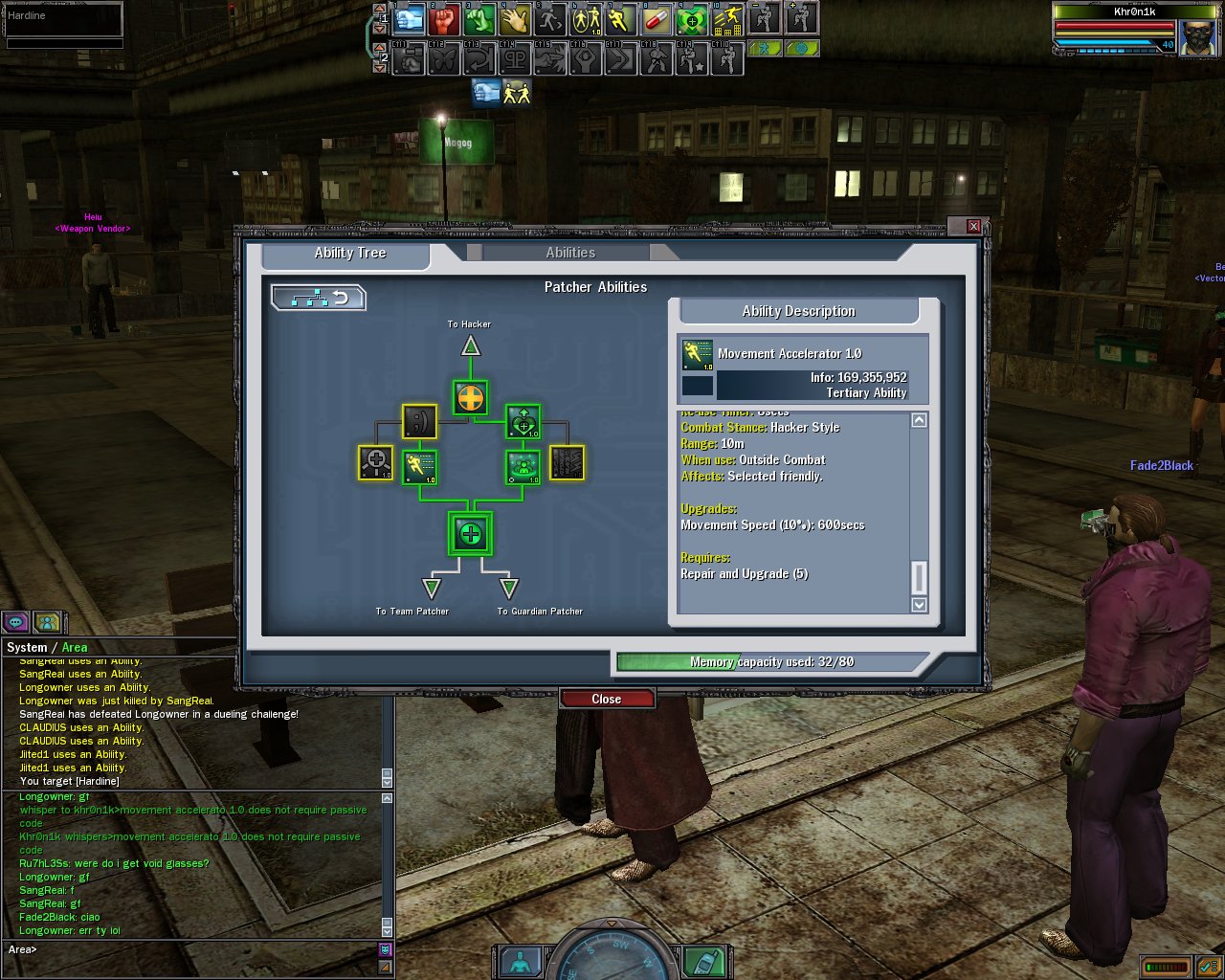1225x980 pixels.
Task: Go back to the ability tree overview
Action: [x=319, y=299]
